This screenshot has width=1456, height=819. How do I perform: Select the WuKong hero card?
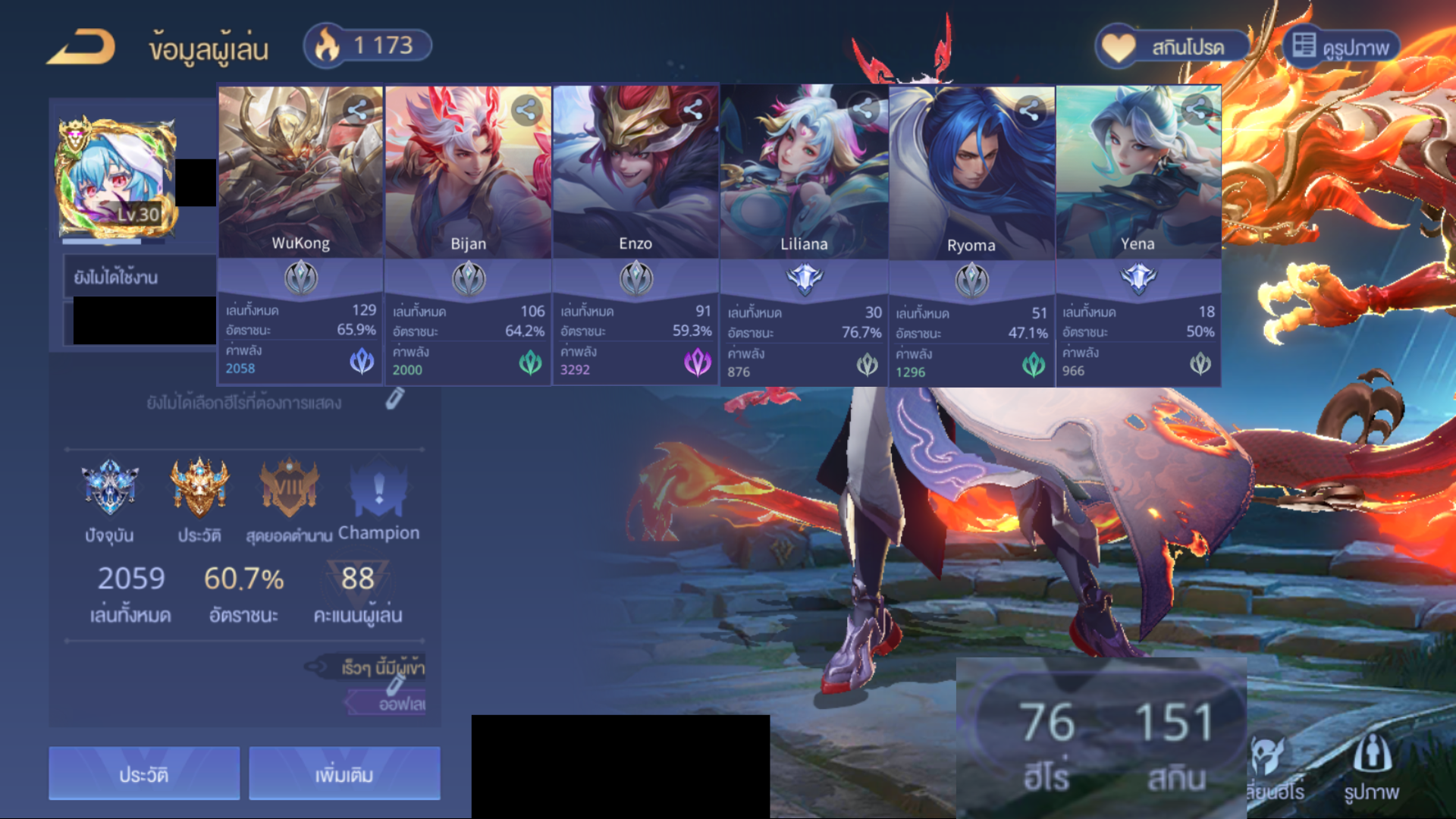pyautogui.click(x=300, y=173)
